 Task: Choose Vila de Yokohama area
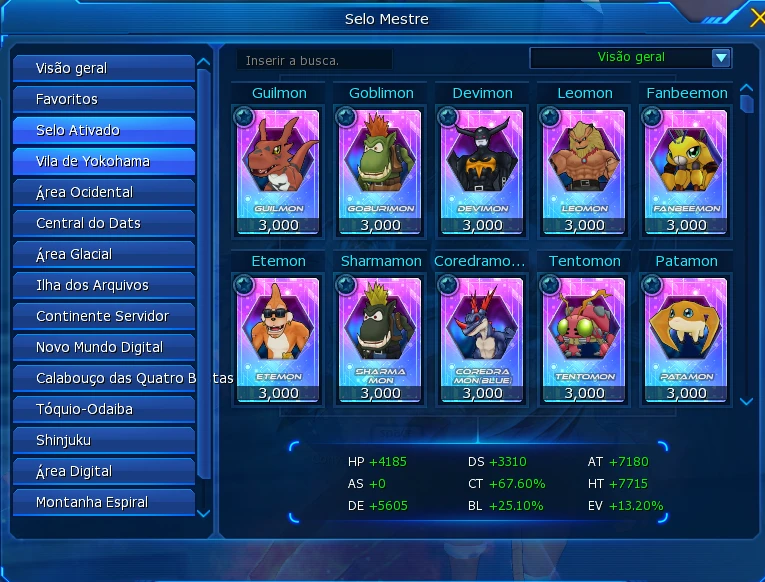103,161
